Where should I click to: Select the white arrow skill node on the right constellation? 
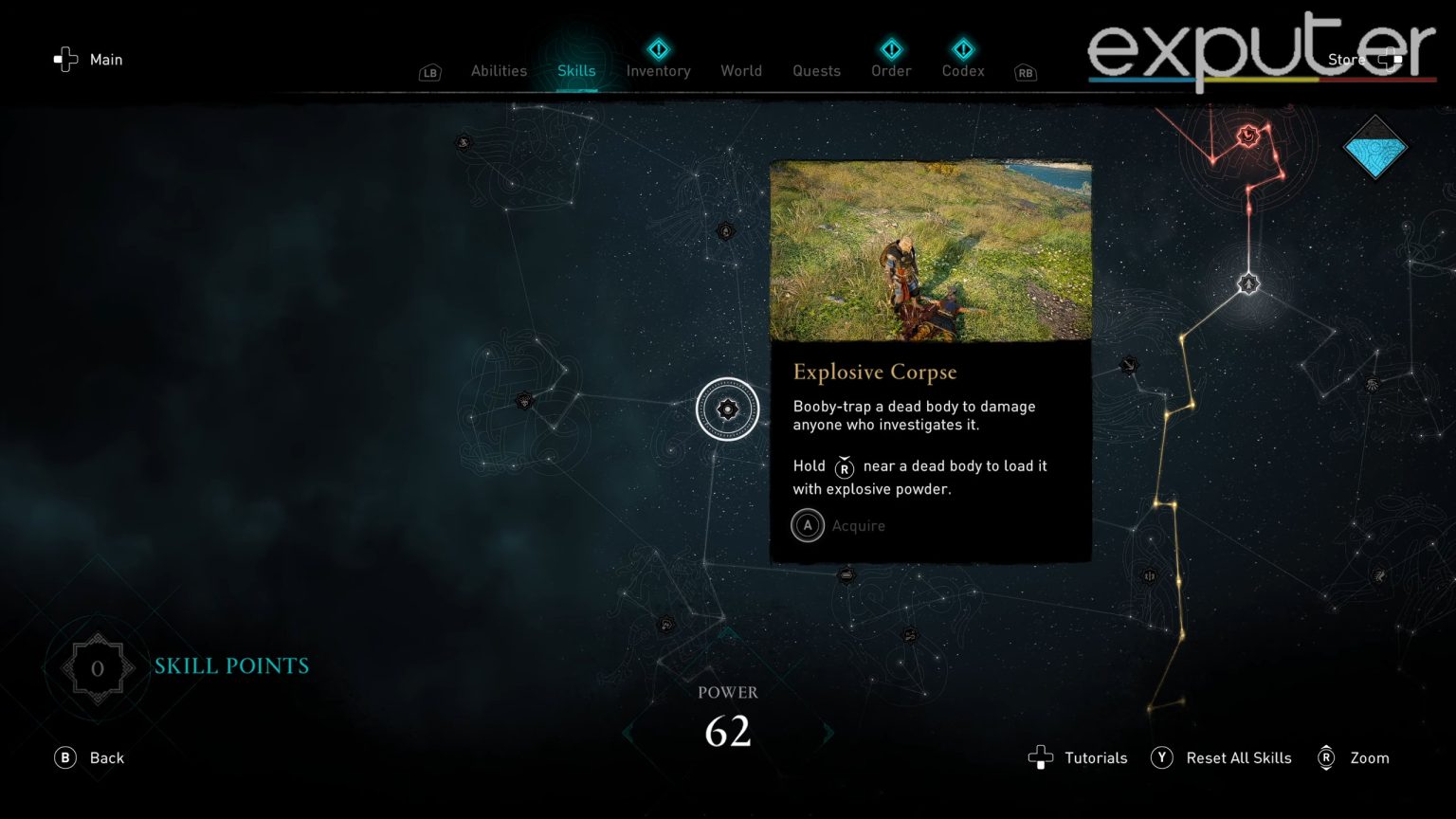1247,282
